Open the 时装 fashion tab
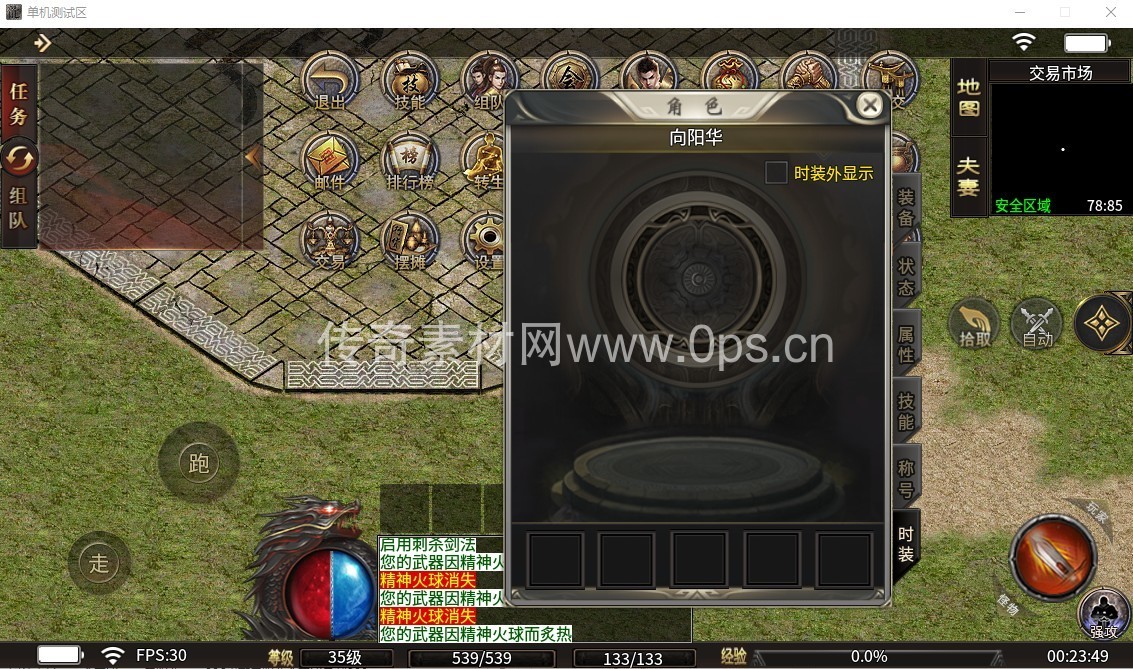The image size is (1133, 669). (905, 544)
